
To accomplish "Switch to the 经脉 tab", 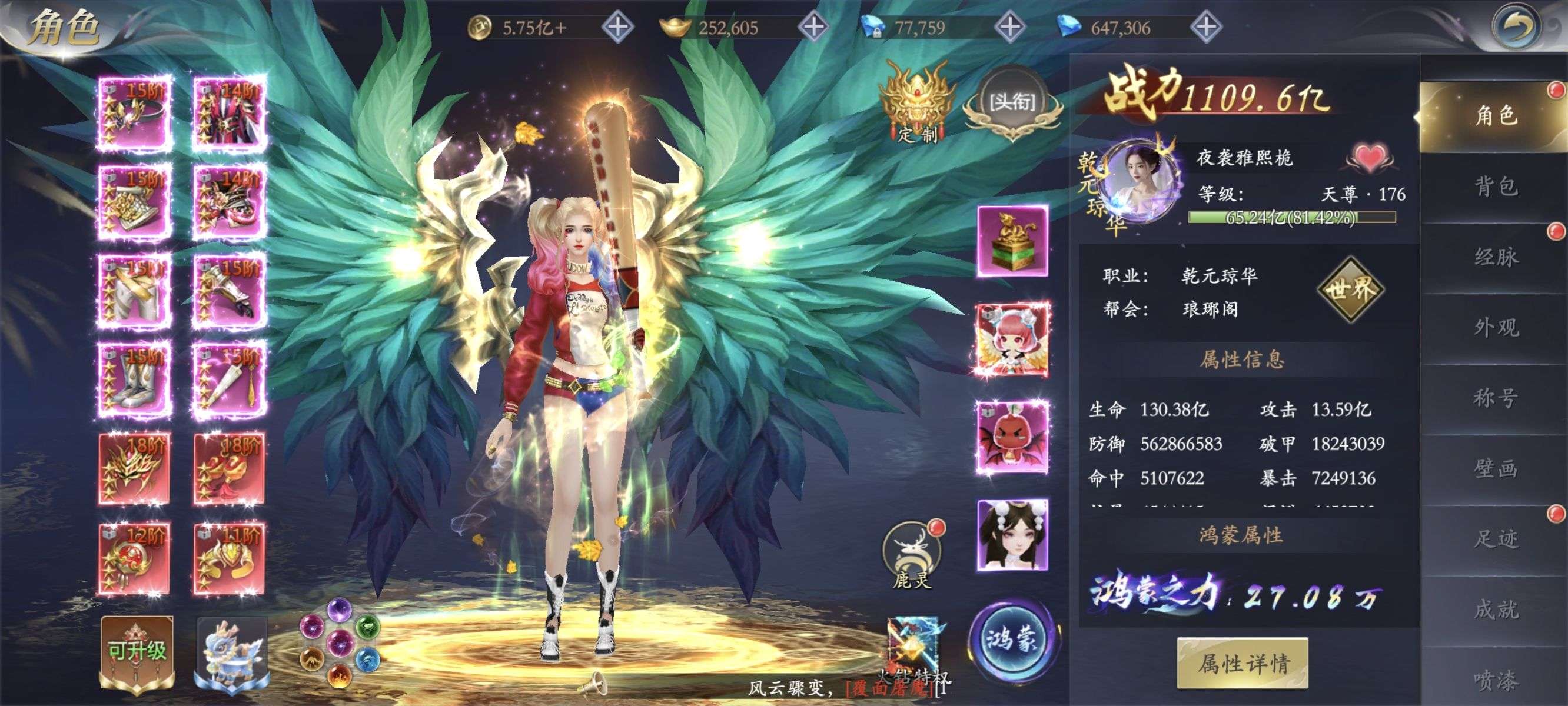I will 1495,257.
